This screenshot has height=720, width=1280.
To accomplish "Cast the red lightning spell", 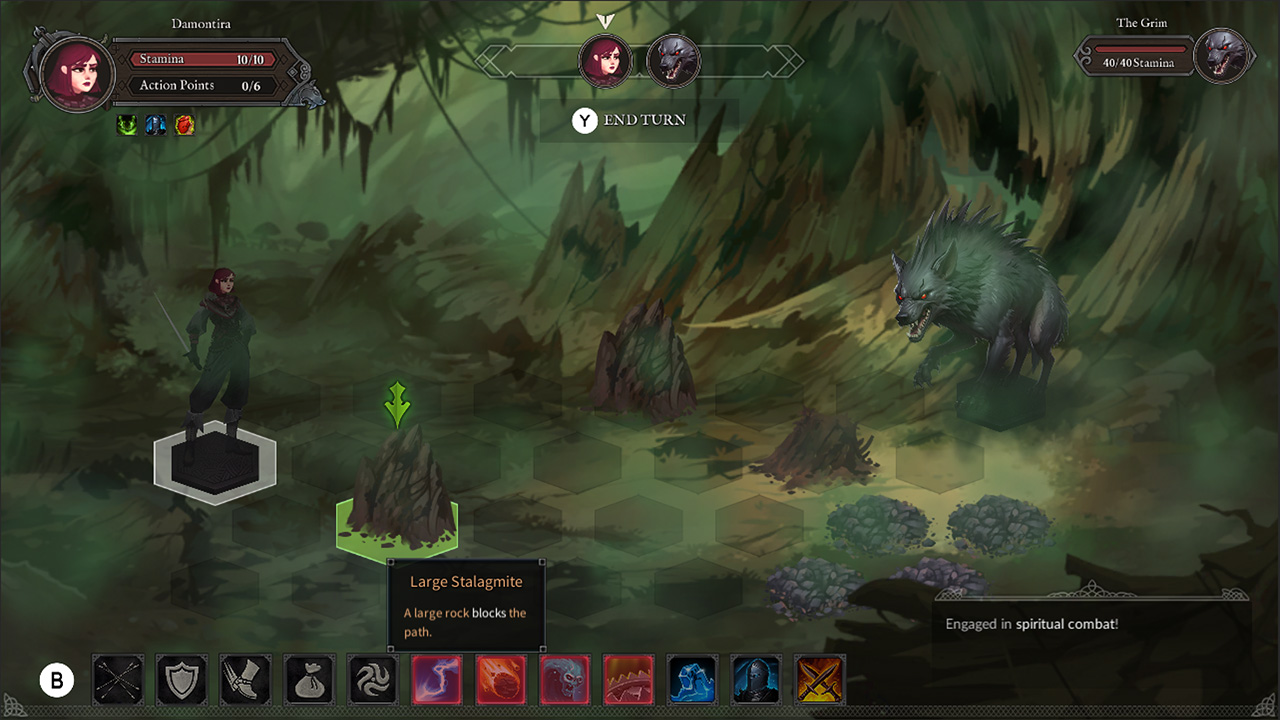I will click(x=437, y=679).
